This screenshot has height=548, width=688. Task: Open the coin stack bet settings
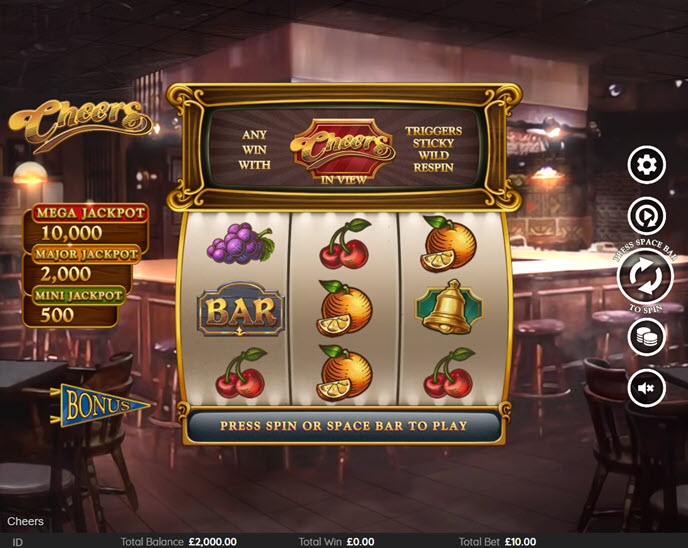[646, 337]
